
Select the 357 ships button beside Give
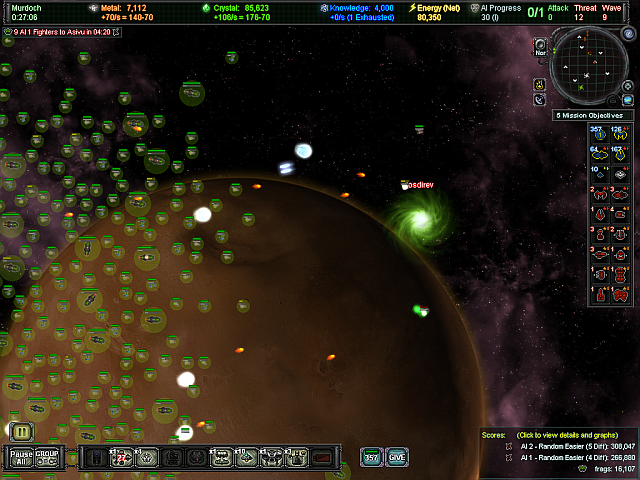click(x=372, y=457)
